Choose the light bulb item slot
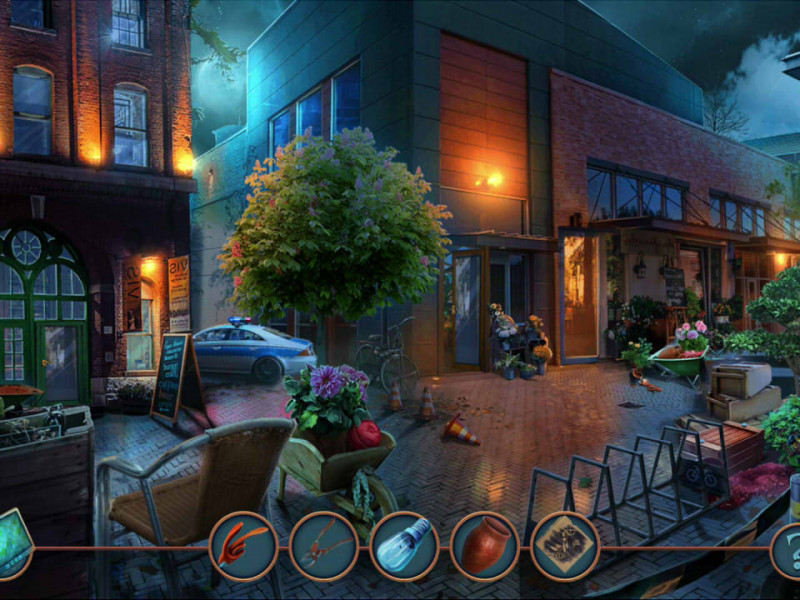The image size is (800, 600). click(x=404, y=546)
